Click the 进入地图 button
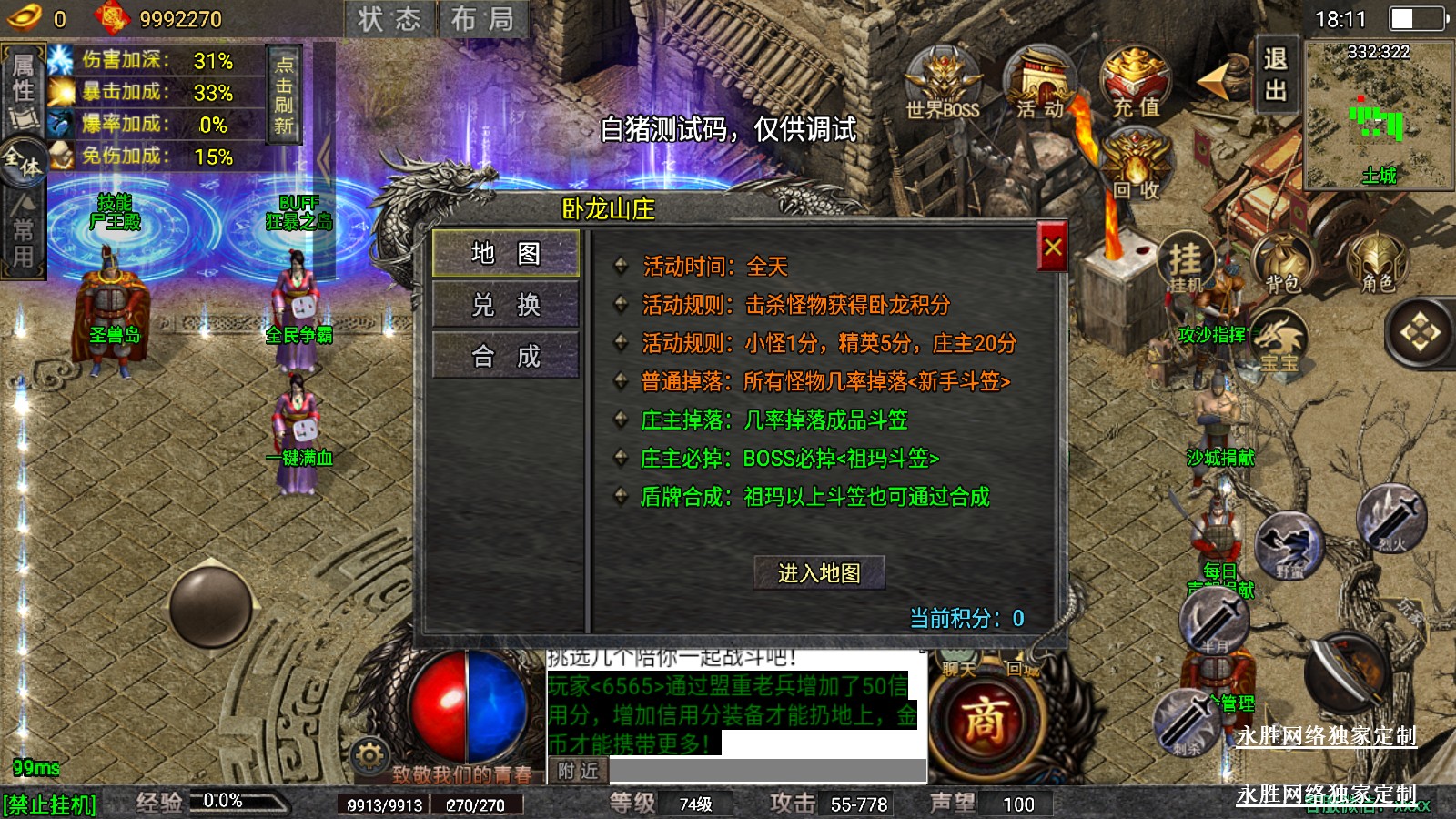The image size is (1456, 819). click(819, 573)
